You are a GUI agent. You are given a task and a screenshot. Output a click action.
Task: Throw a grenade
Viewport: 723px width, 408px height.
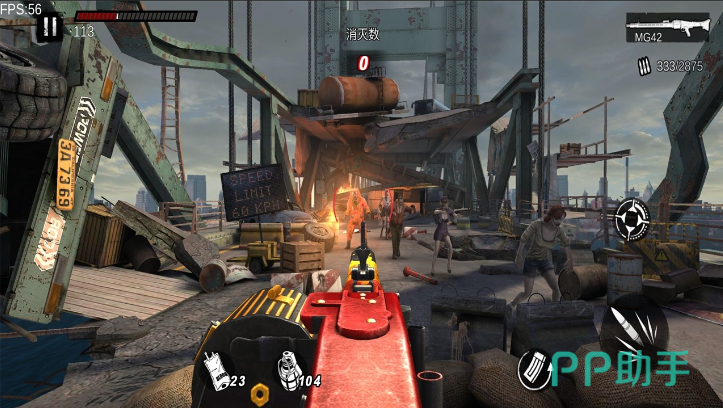(288, 368)
